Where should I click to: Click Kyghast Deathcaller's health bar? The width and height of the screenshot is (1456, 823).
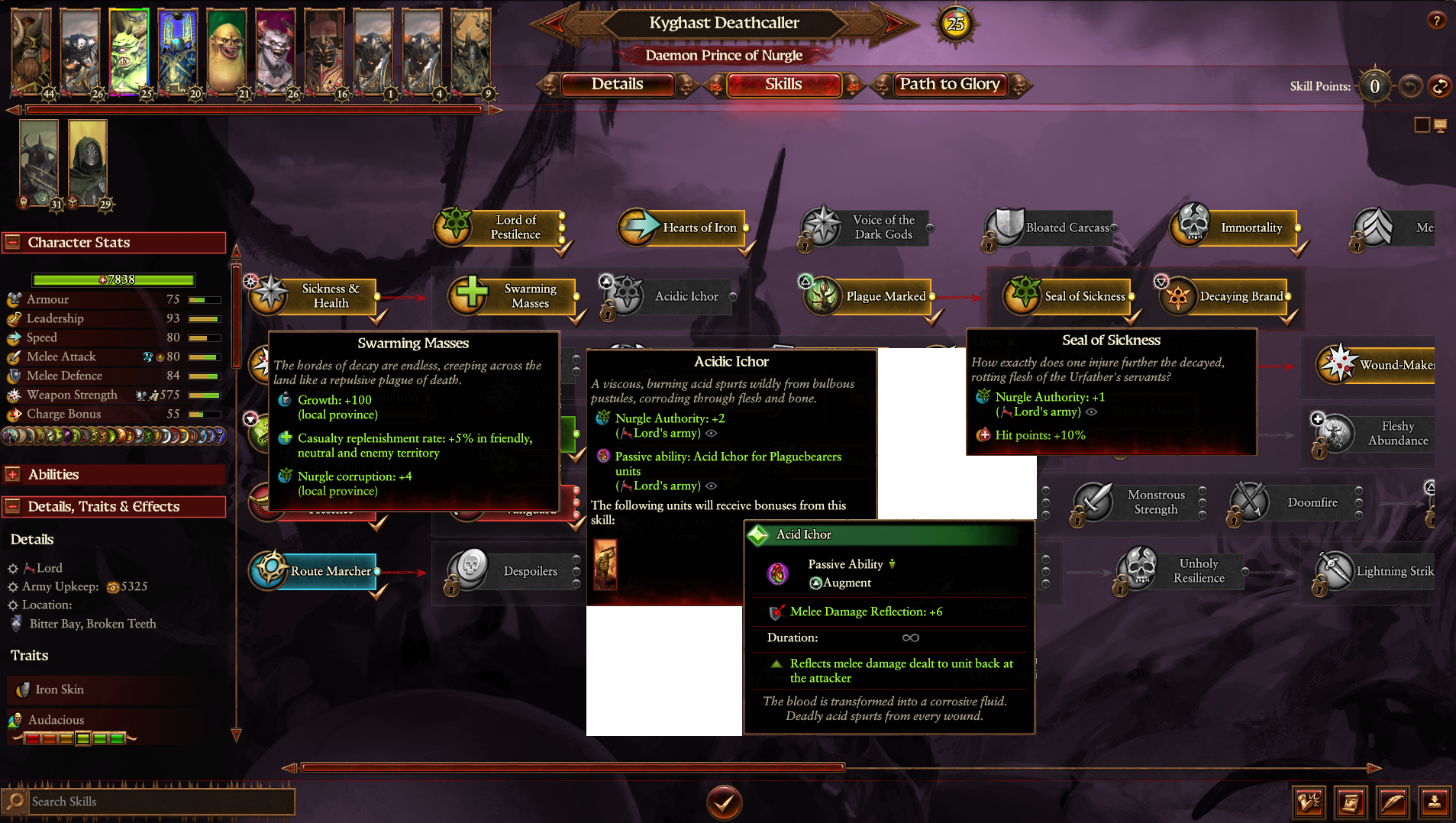click(111, 279)
